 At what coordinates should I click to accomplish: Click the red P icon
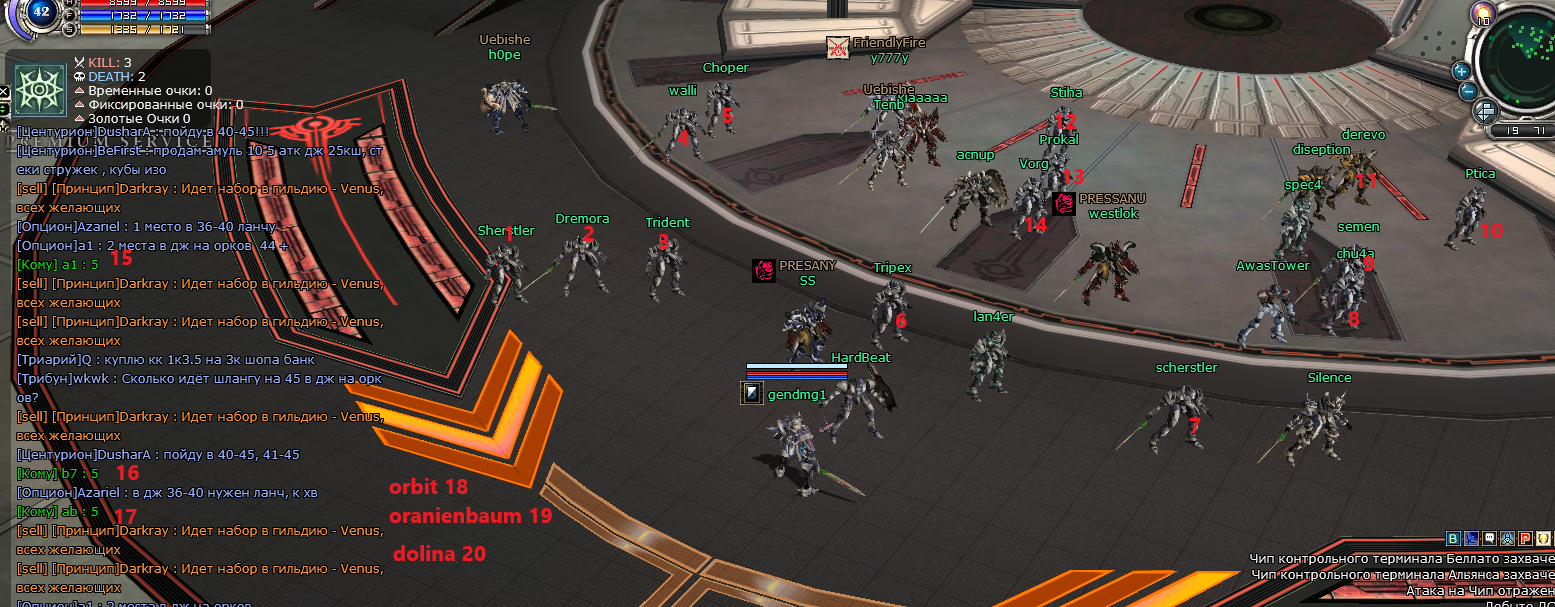point(1526,539)
